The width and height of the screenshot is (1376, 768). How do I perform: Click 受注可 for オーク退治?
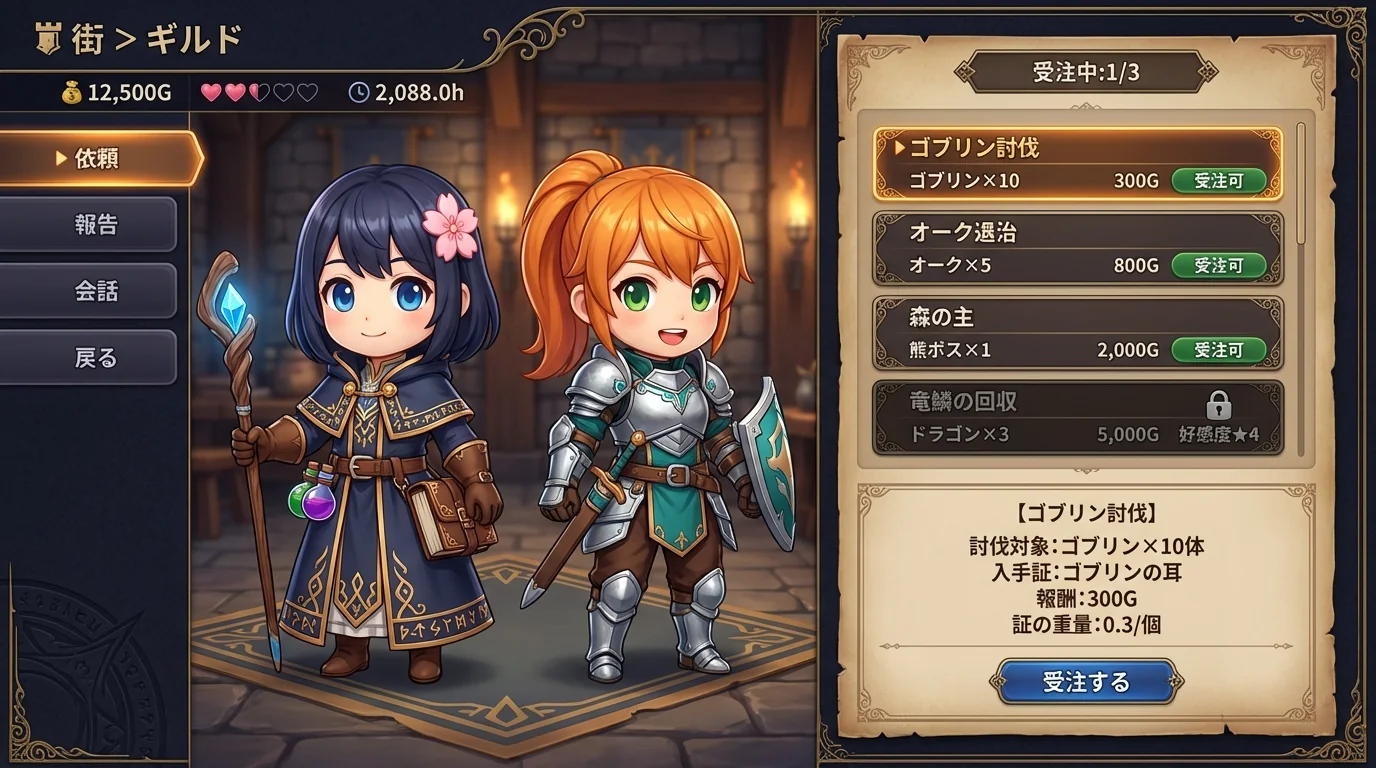pyautogui.click(x=1219, y=265)
